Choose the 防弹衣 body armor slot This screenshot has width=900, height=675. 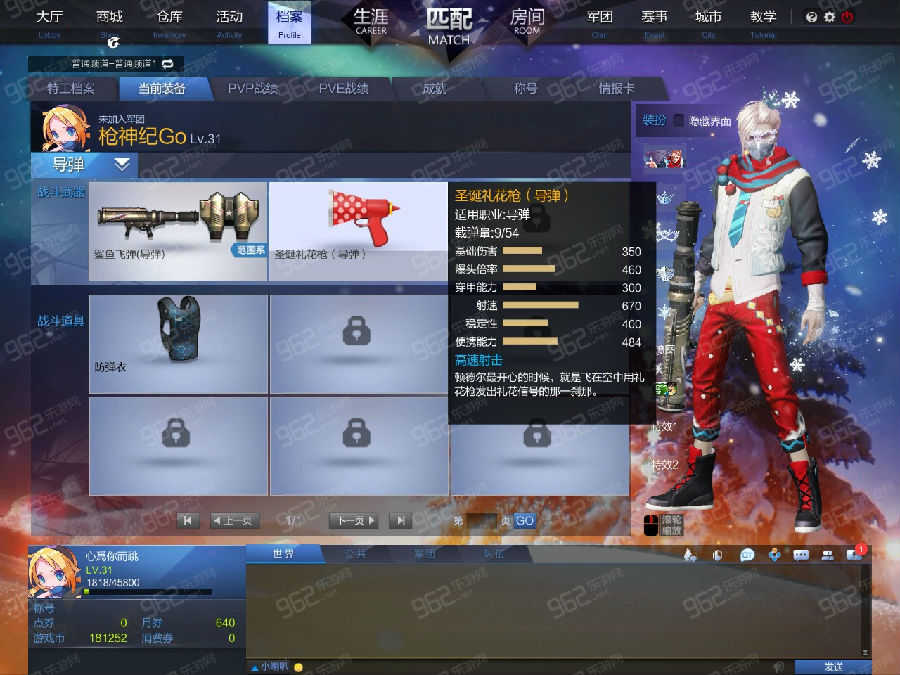[179, 343]
